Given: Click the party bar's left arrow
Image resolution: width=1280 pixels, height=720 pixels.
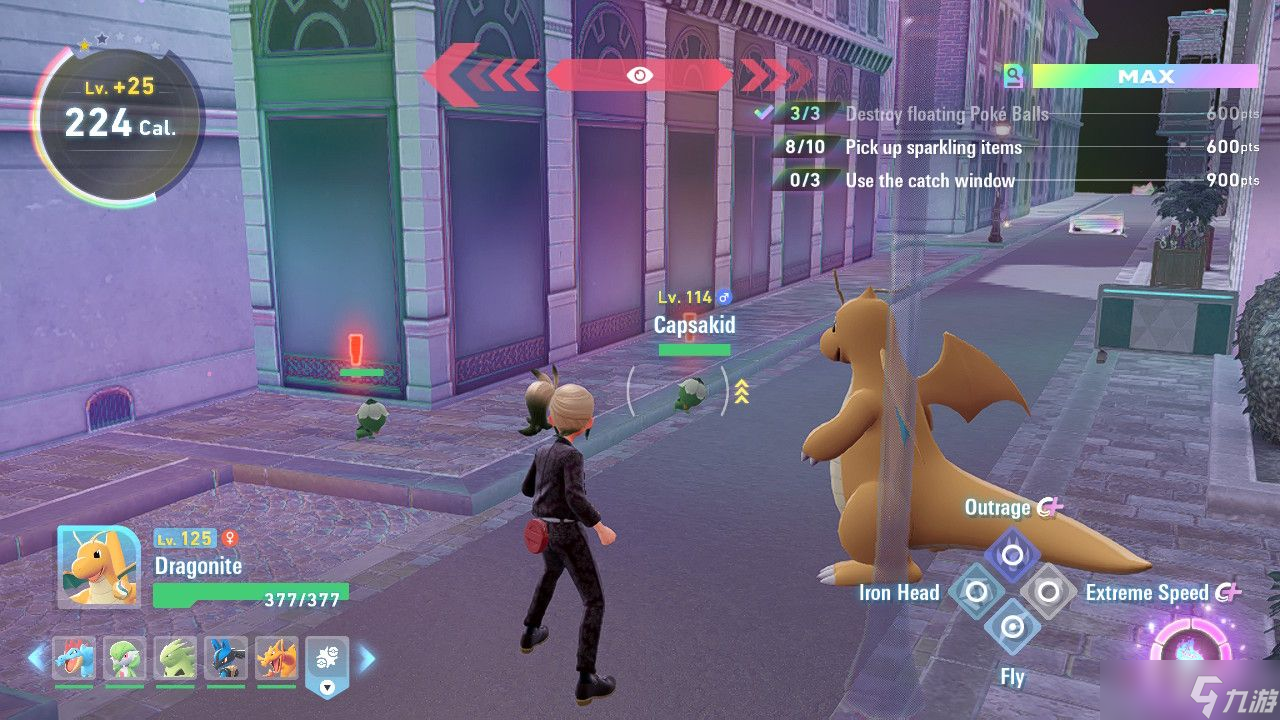Looking at the screenshot, I should (37, 658).
